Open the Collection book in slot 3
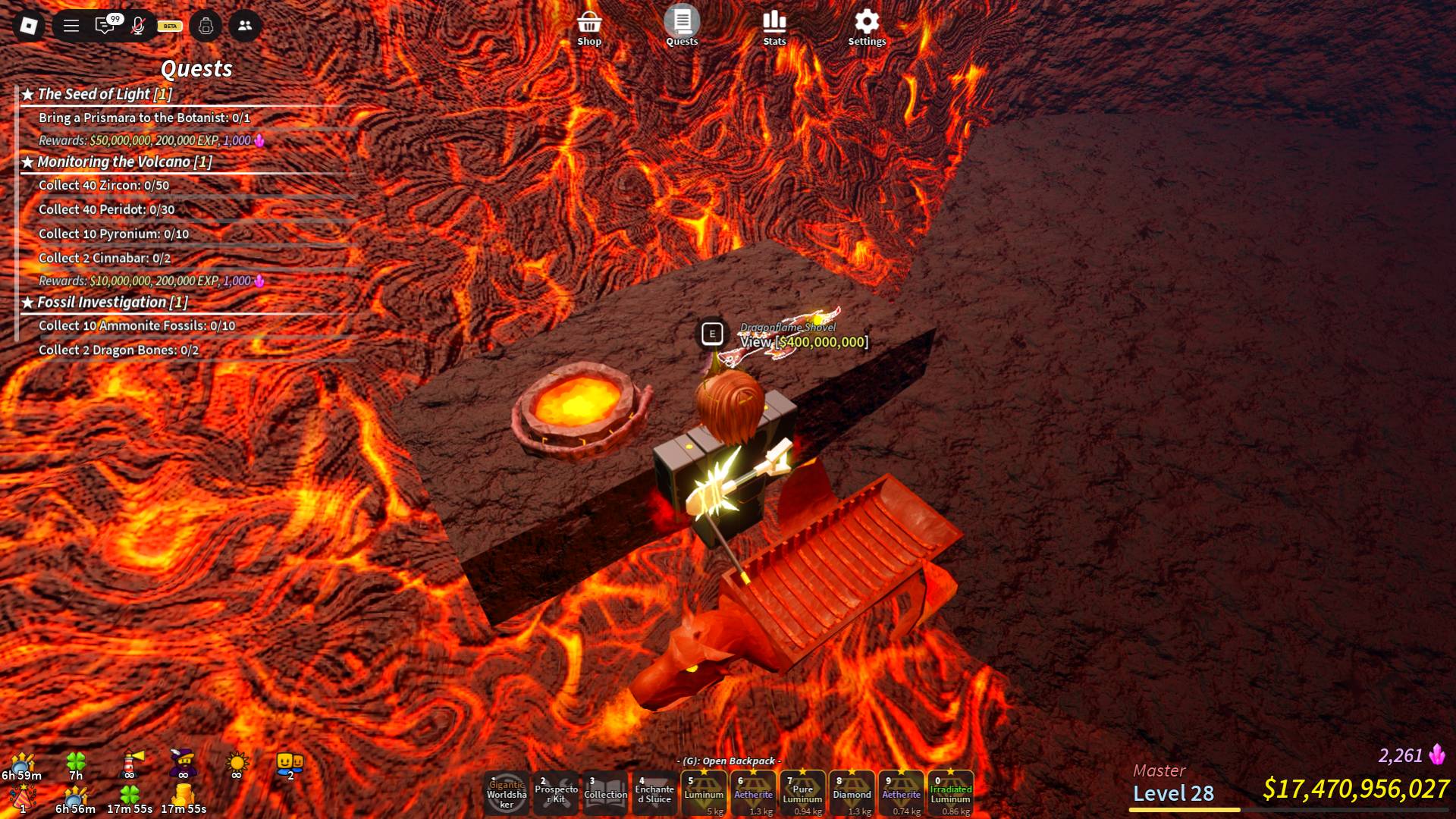 click(x=604, y=793)
